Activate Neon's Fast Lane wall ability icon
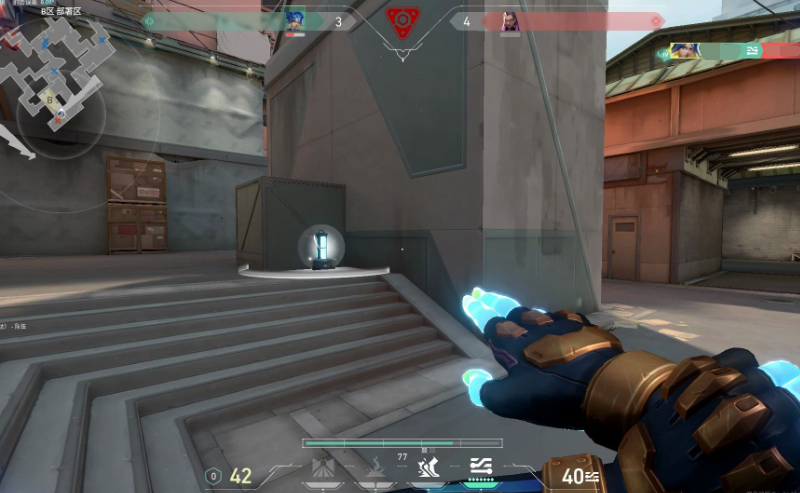Viewport: 800px width, 493px height. pos(323,467)
